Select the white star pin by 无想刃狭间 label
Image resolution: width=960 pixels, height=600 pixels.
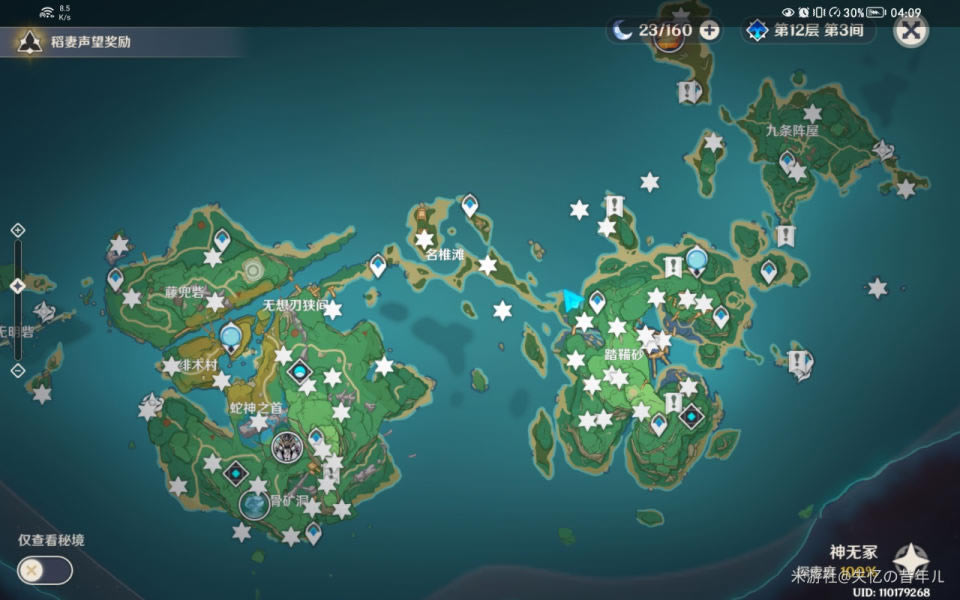333,310
